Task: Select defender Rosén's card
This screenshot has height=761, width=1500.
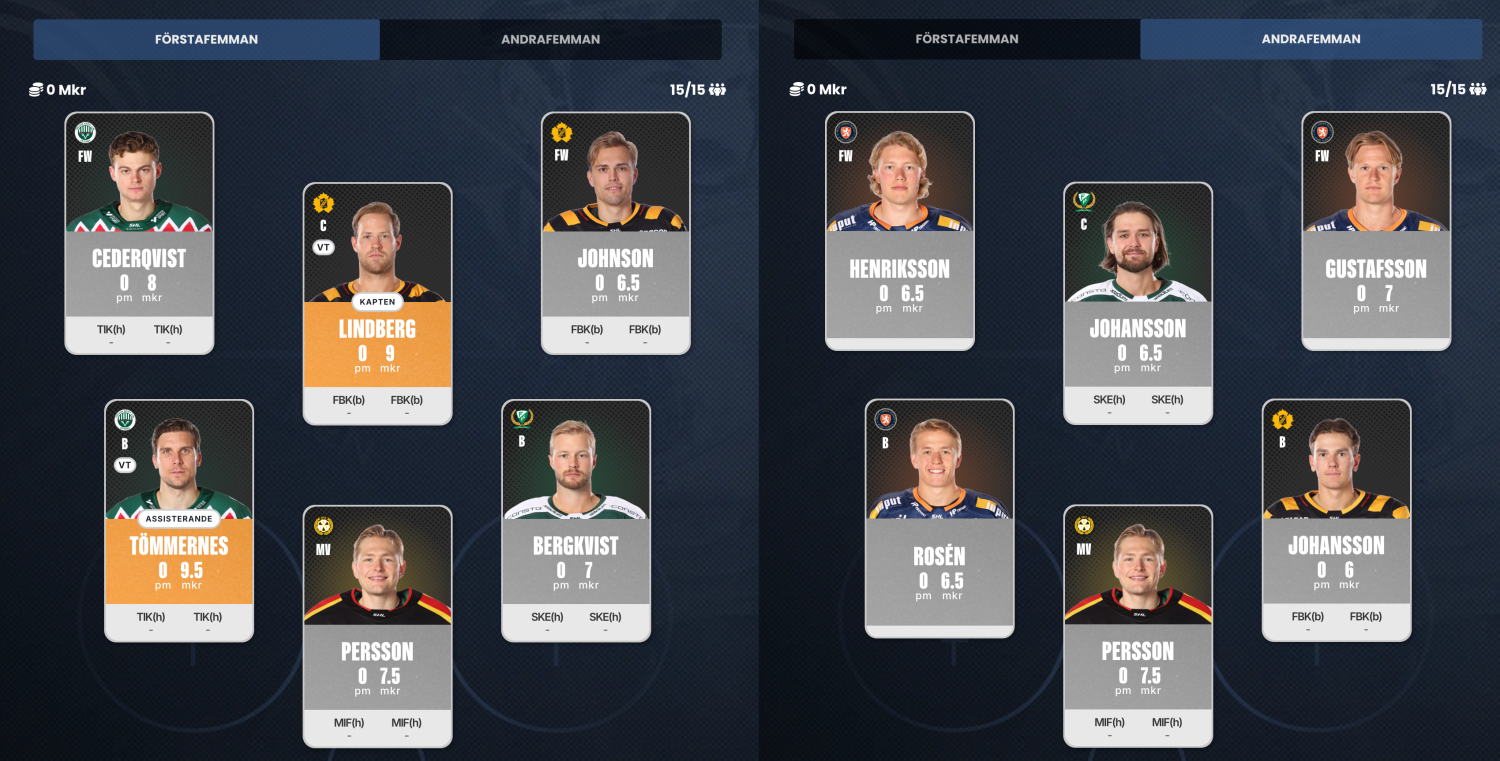Action: (939, 518)
